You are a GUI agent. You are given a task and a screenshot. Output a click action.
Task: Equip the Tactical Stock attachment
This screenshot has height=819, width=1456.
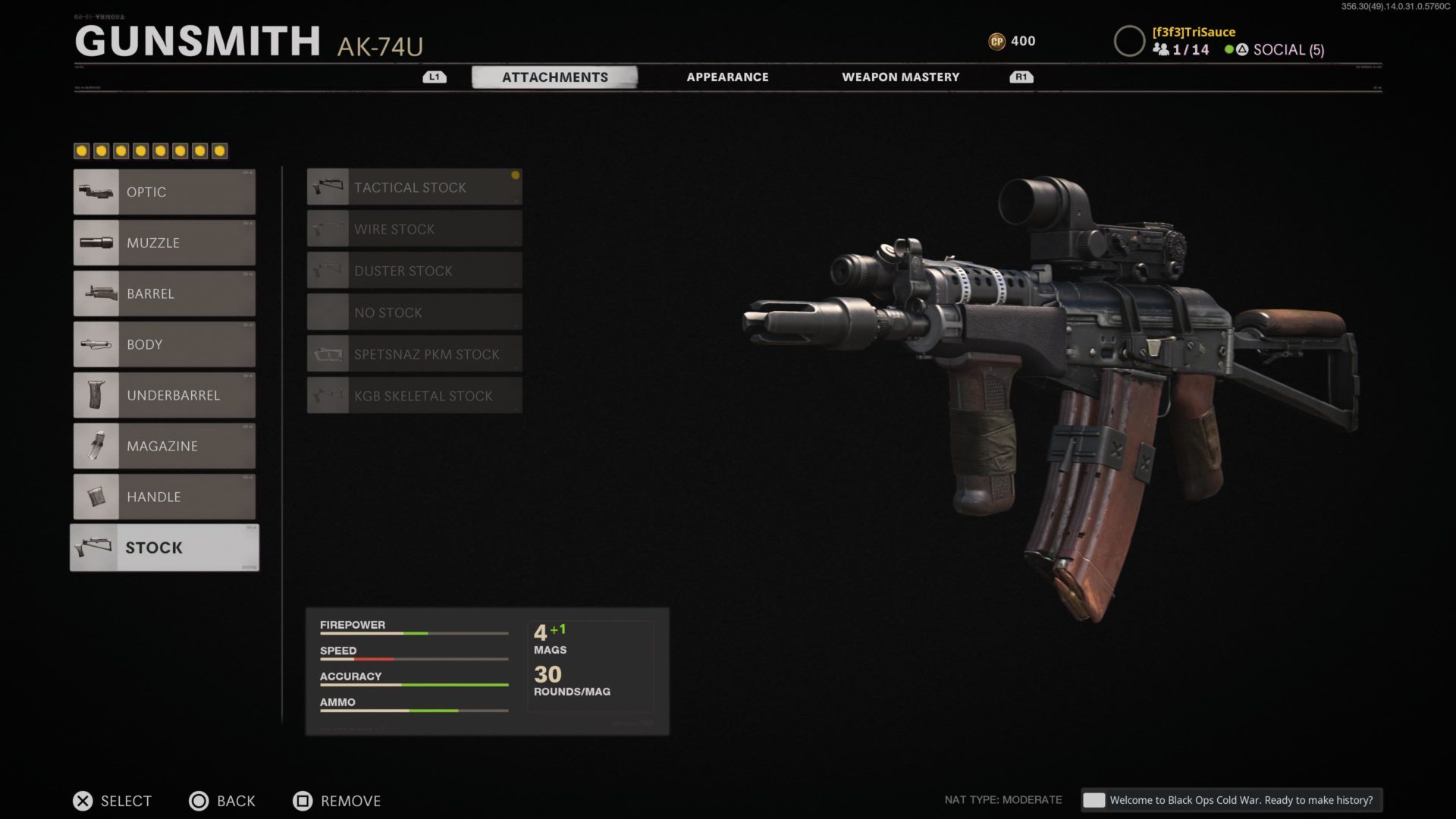click(x=414, y=187)
